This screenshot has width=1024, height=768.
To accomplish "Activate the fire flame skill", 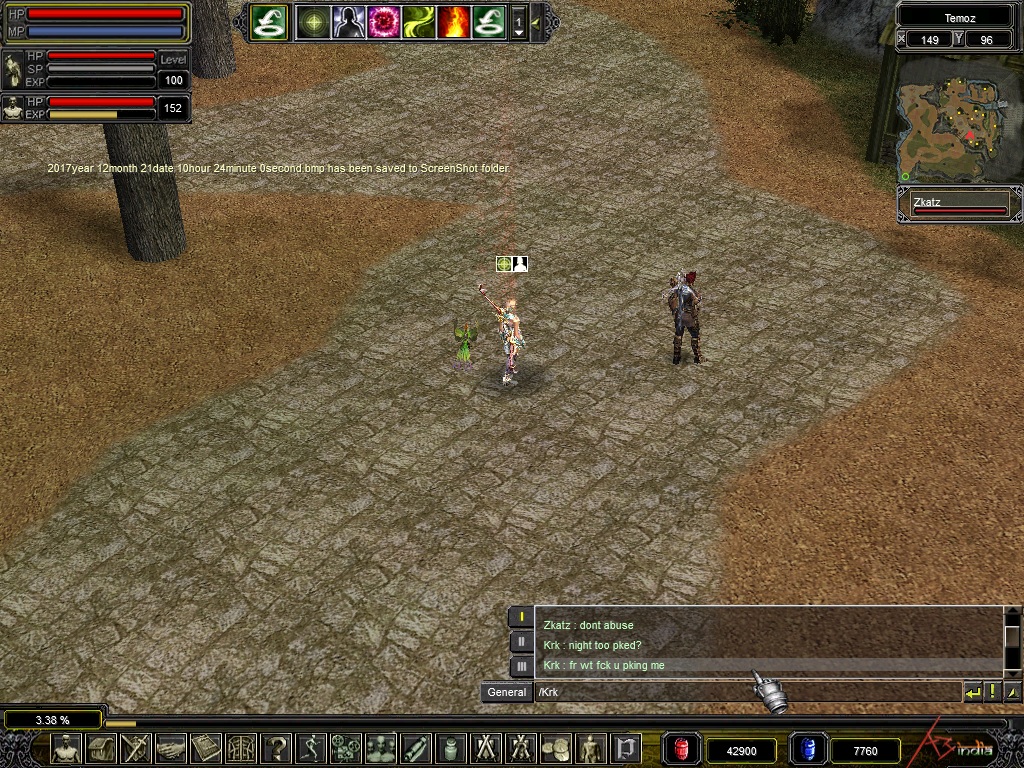I will [453, 21].
